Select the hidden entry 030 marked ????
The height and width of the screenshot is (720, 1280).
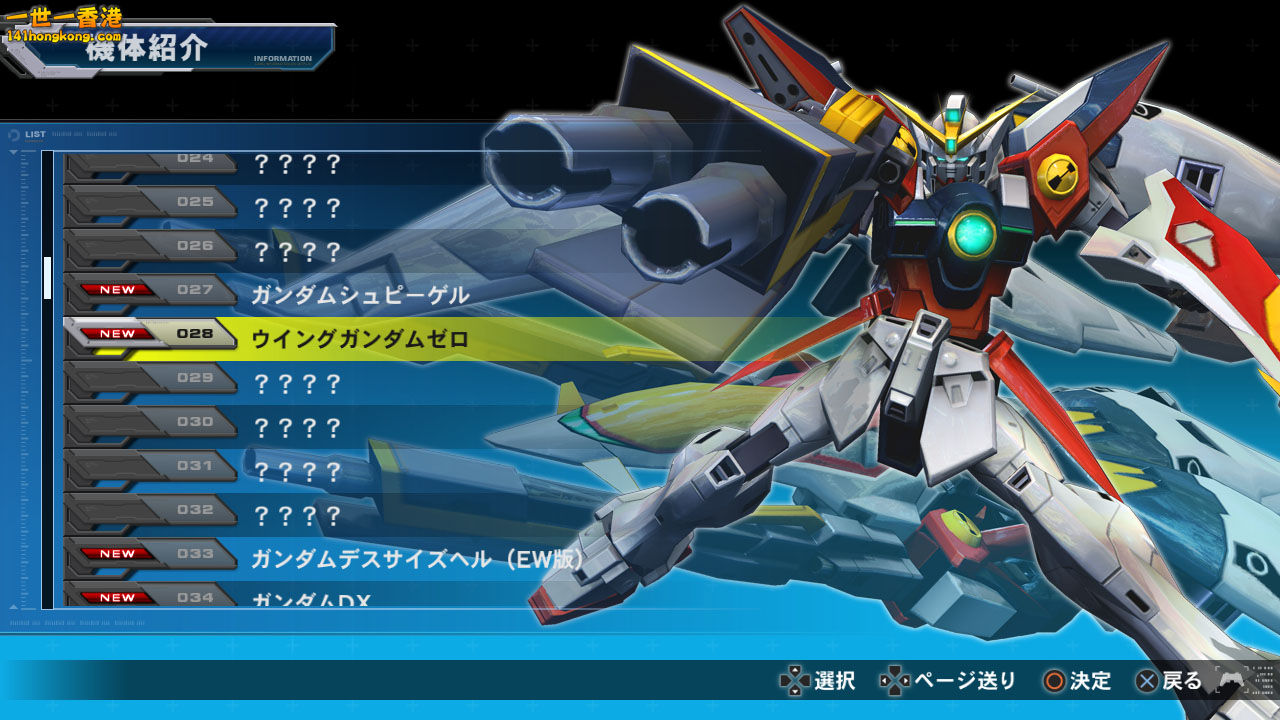coord(300,423)
